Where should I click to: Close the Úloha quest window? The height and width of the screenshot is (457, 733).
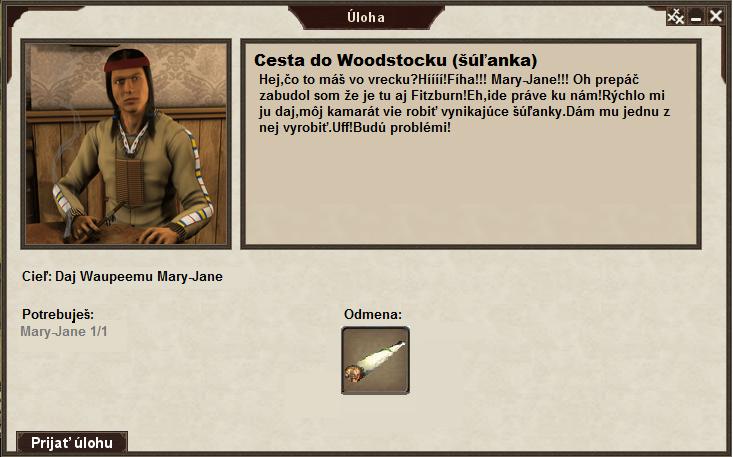coord(715,16)
